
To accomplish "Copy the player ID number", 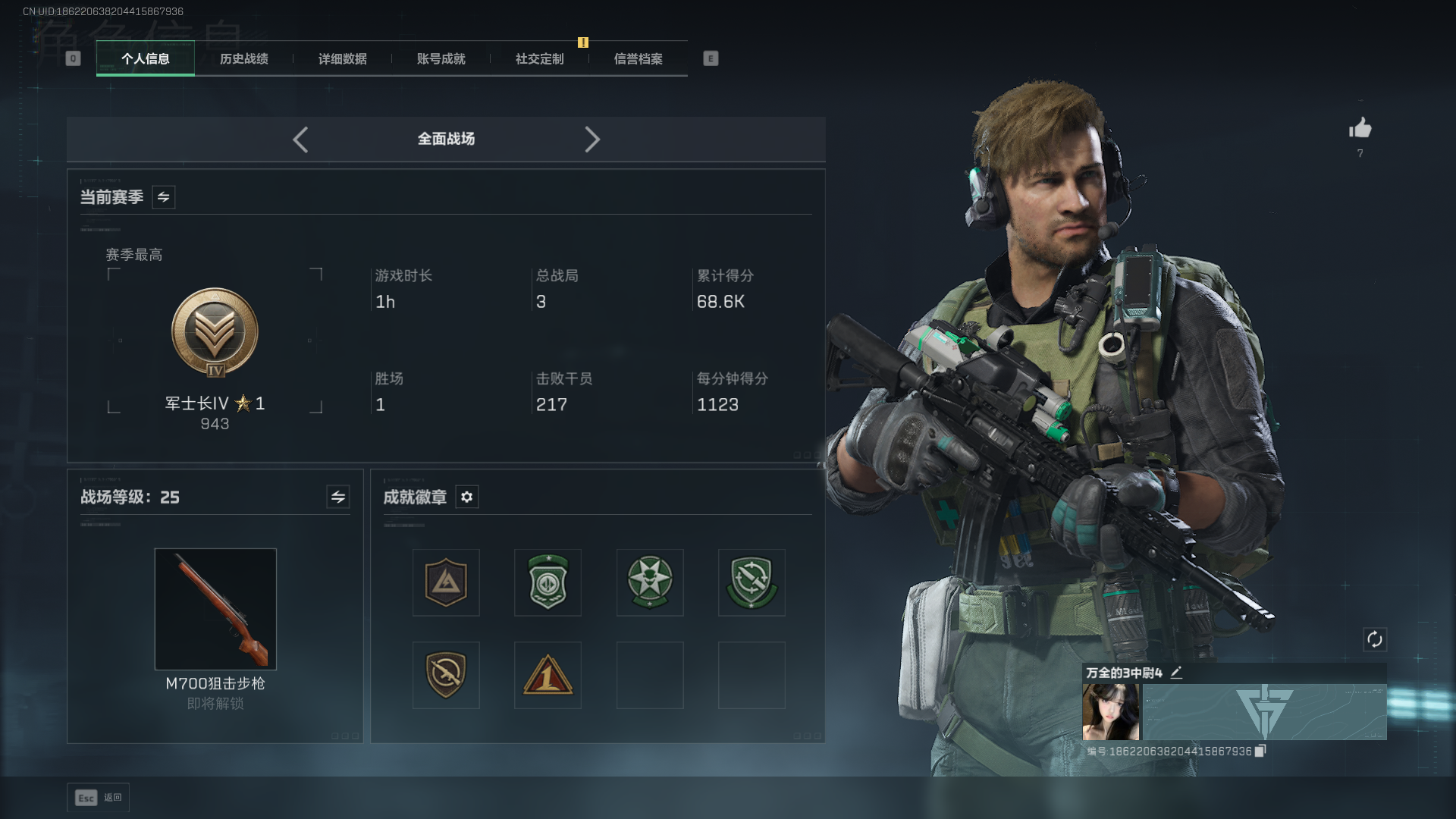I will (x=1260, y=751).
